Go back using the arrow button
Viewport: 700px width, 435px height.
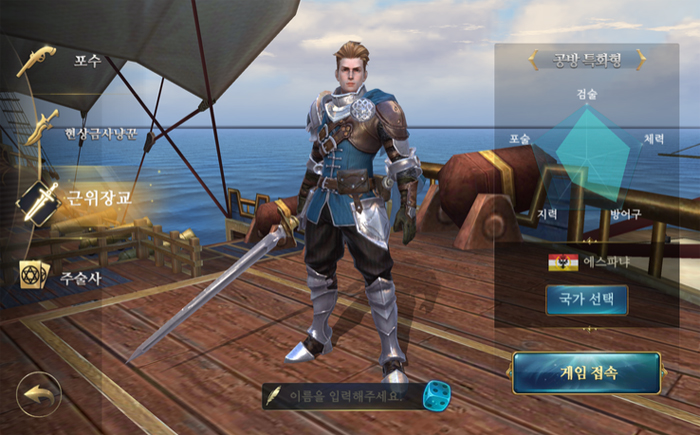(38, 394)
